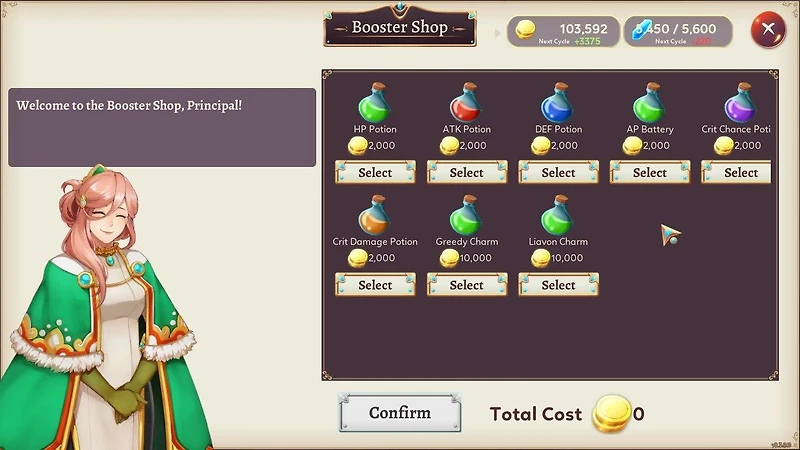800x450 pixels.
Task: Pick the Greedy Charm Select button
Action: tap(467, 285)
